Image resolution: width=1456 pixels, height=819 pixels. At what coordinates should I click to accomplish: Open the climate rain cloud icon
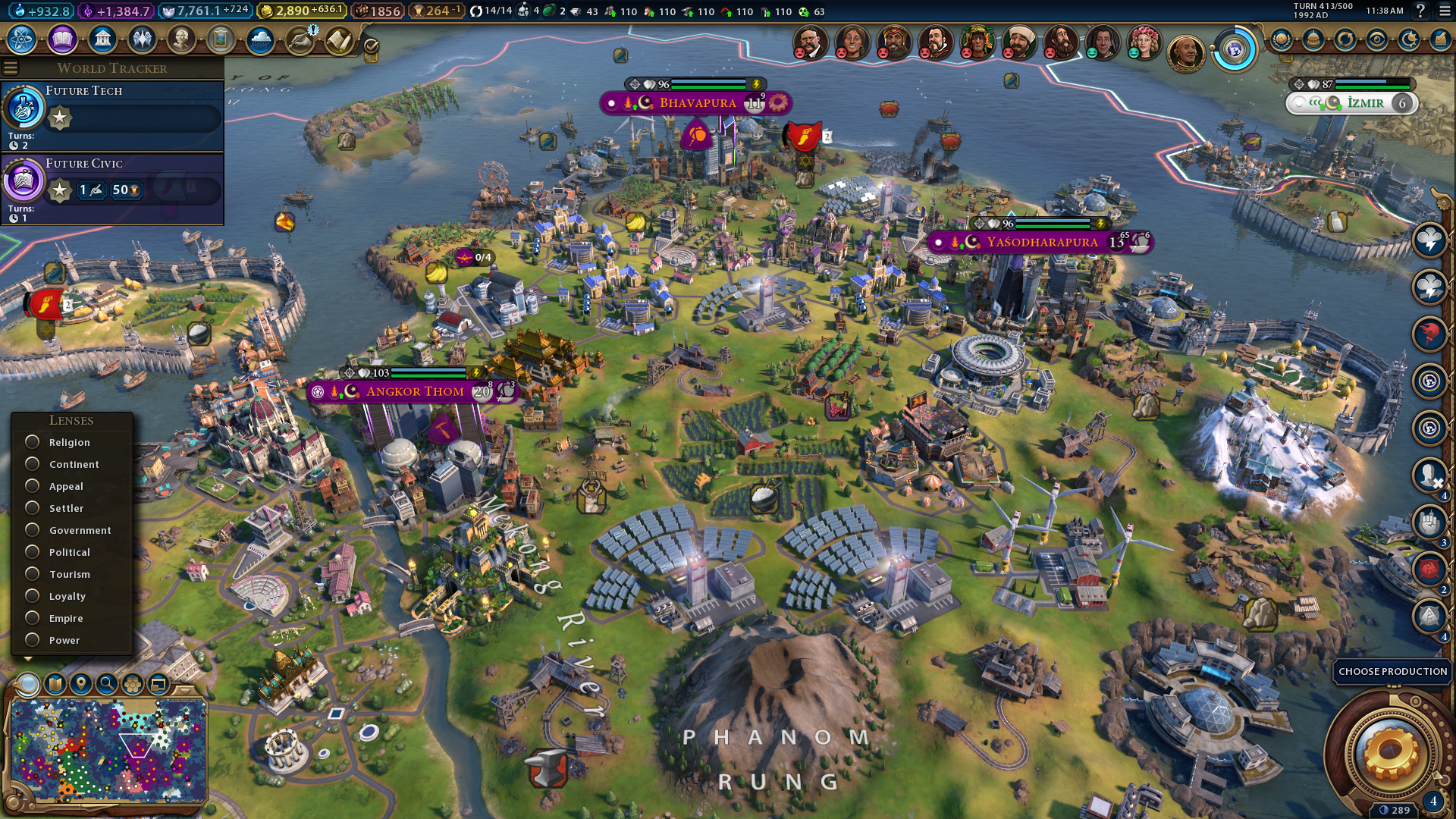260,39
